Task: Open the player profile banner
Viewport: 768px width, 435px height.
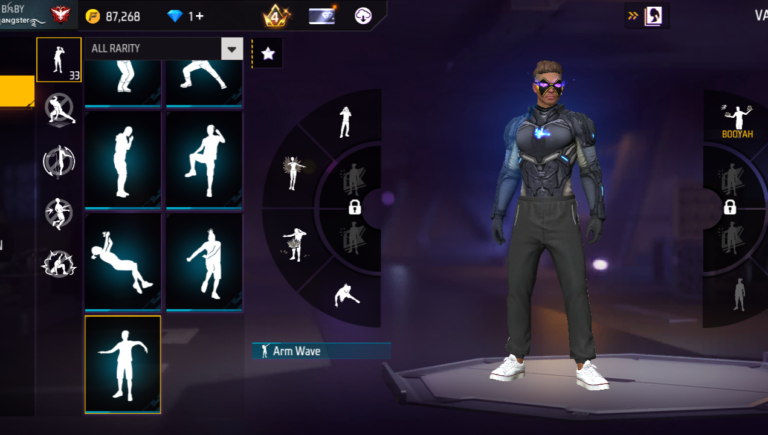Action: pos(35,15)
